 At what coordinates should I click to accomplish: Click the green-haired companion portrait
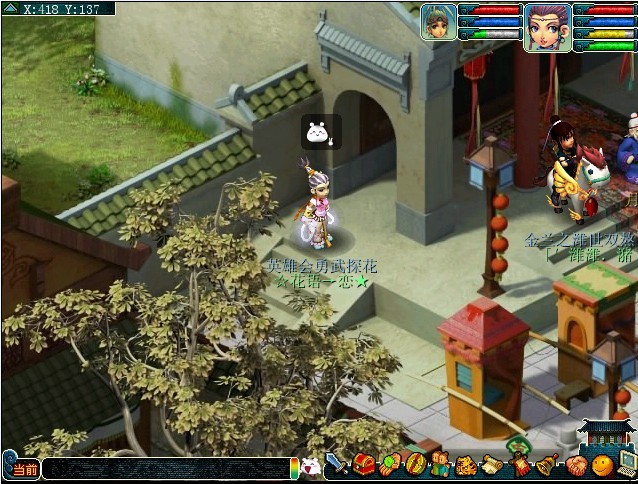coord(438,22)
